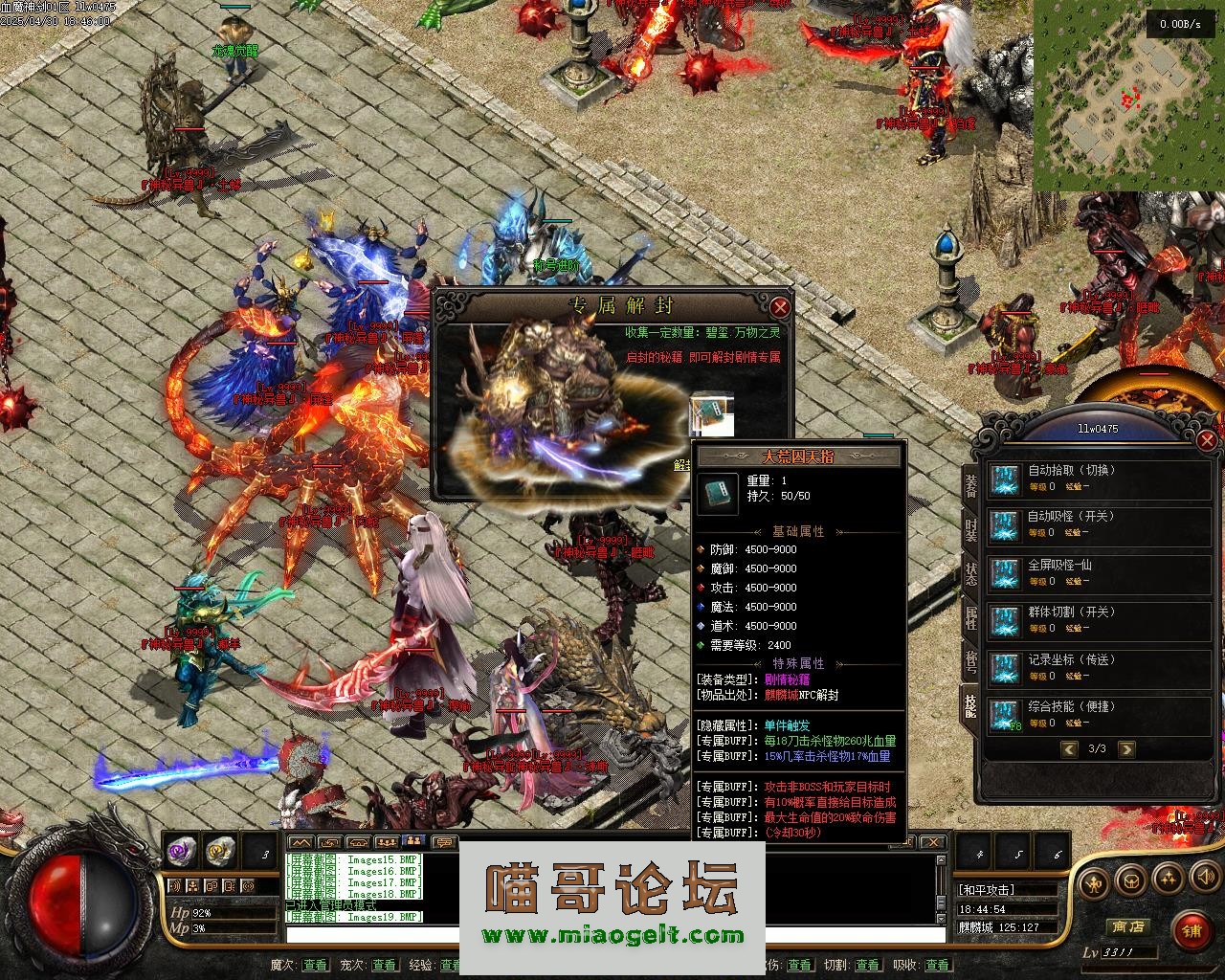Select the 自动吸怪 skill row
This screenshot has height=980, width=1225.
(x=1101, y=523)
